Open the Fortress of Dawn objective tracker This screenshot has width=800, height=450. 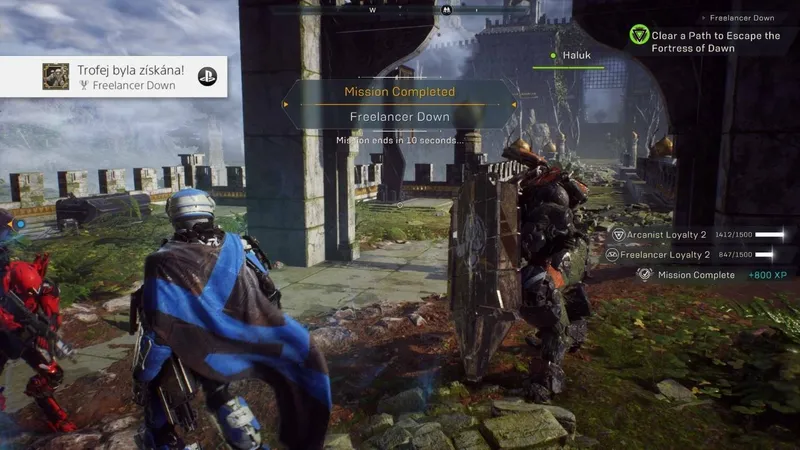pos(715,41)
